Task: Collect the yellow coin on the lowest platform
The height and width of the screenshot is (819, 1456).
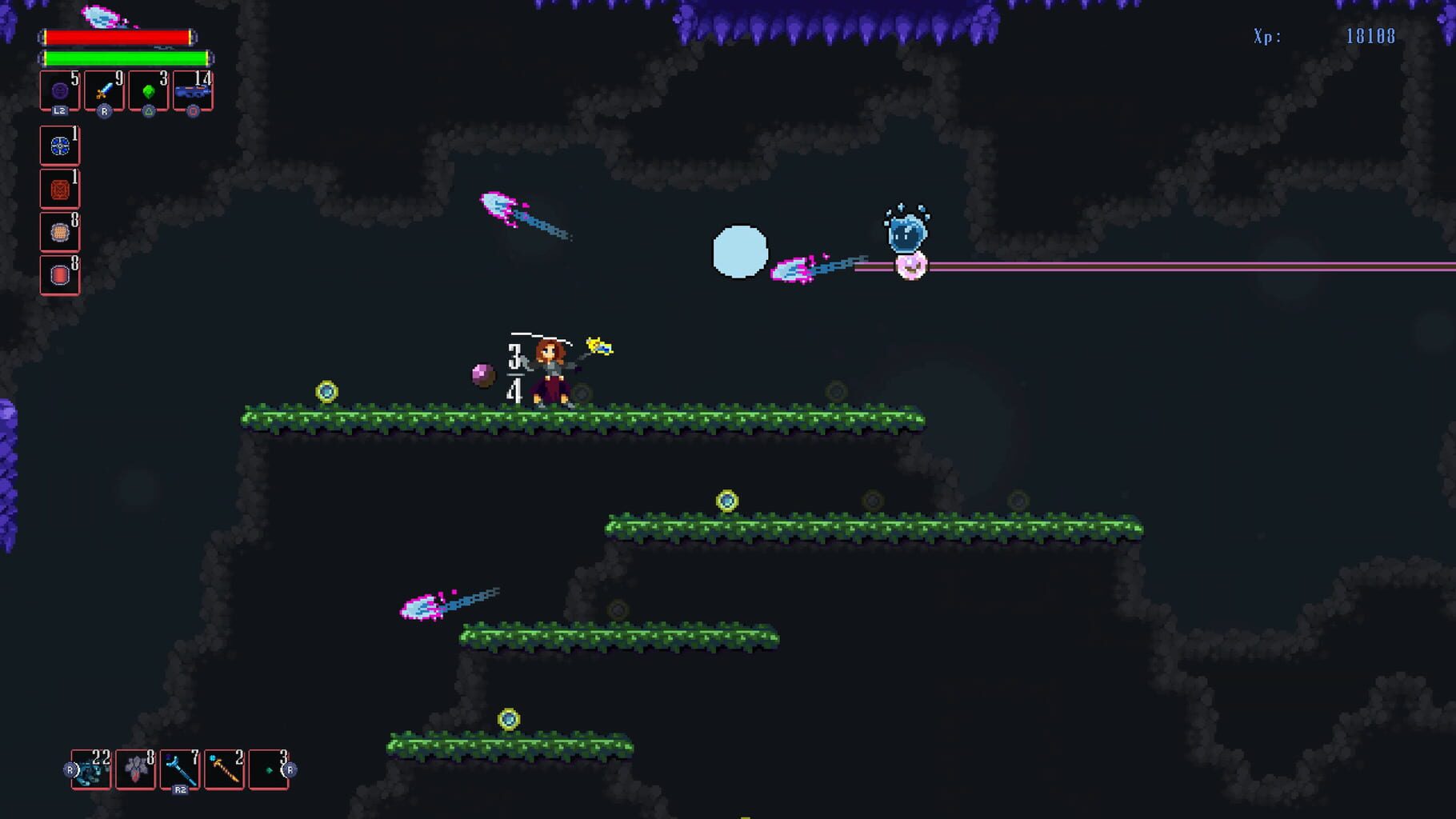Action: click(x=510, y=717)
